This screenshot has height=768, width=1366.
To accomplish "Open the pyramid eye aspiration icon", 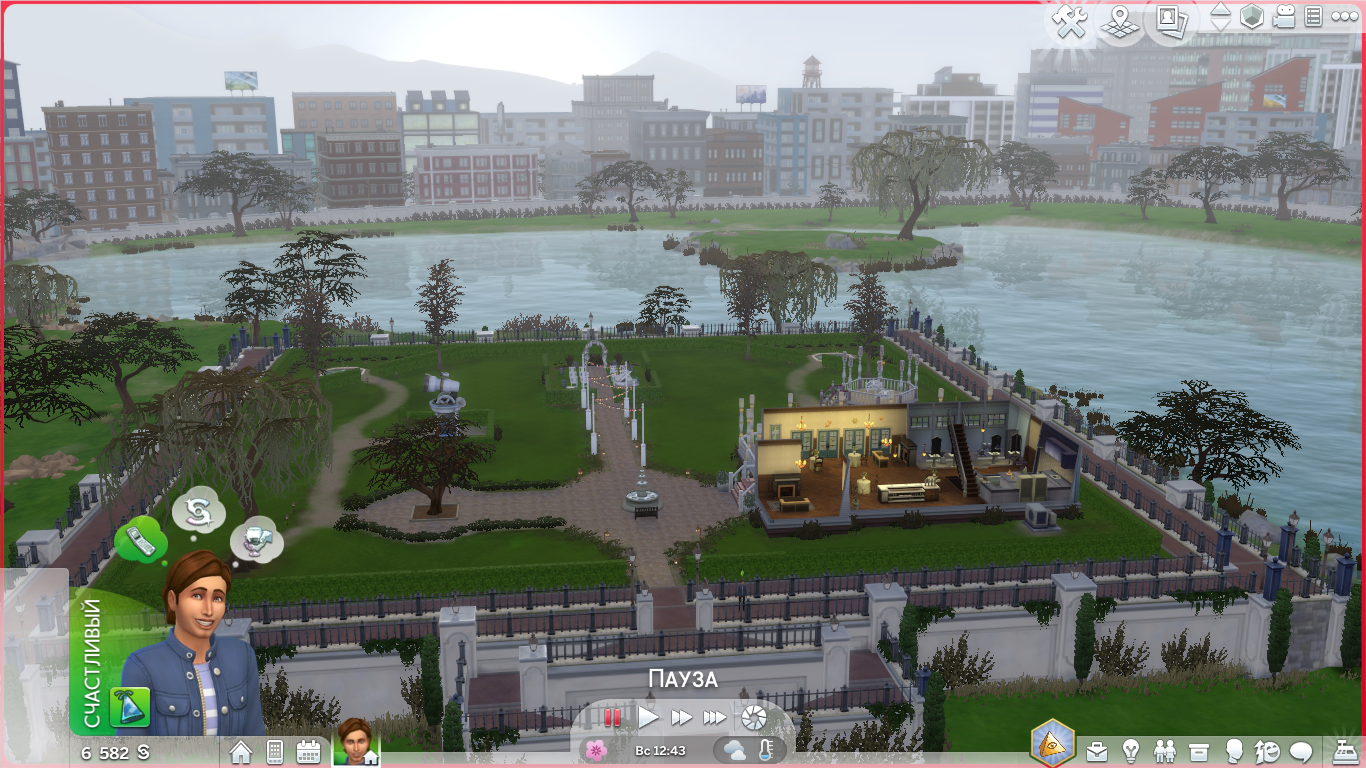I will click(1053, 744).
